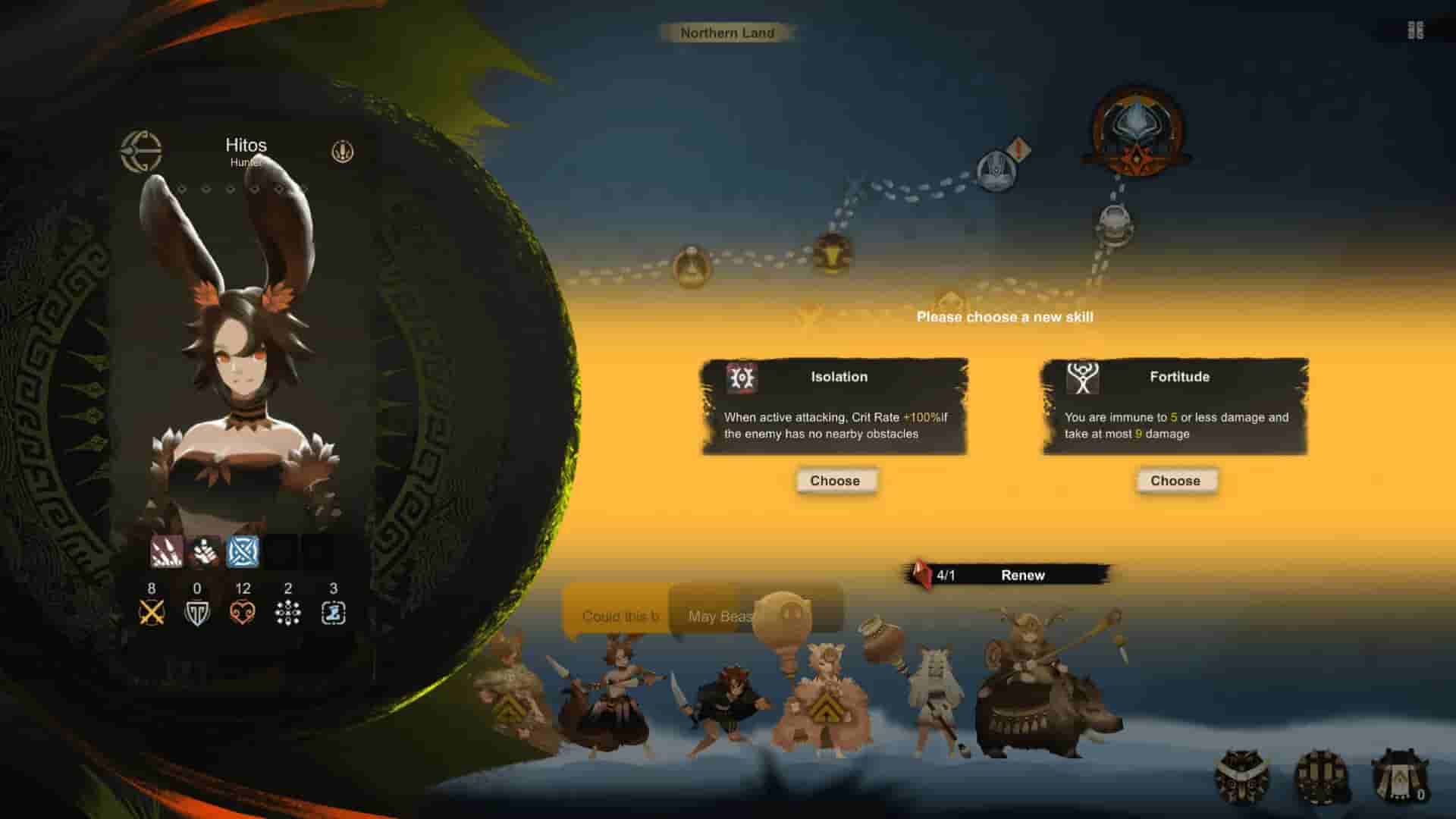Click the Northern Land banner
Screen dimensions: 1456x819
point(727,33)
